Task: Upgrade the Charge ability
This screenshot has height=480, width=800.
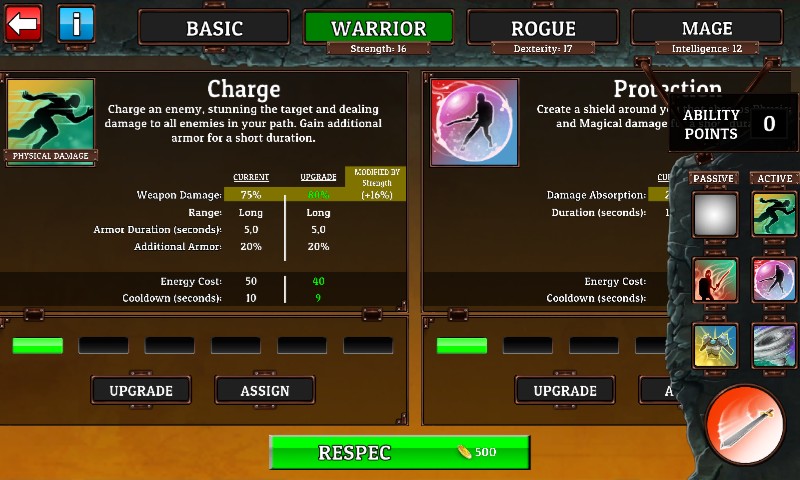Action: pos(141,390)
